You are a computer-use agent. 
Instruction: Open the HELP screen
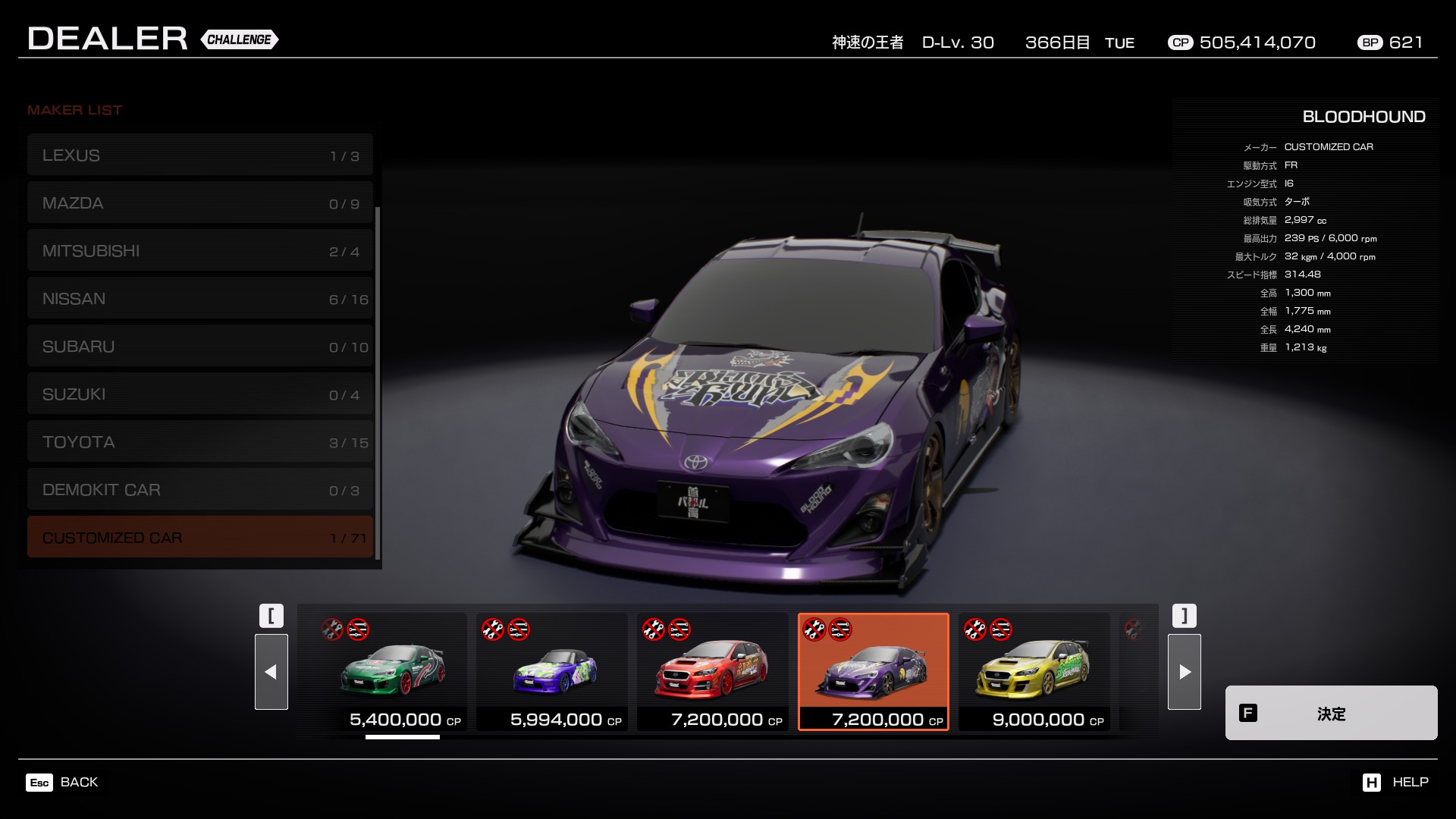[1395, 782]
